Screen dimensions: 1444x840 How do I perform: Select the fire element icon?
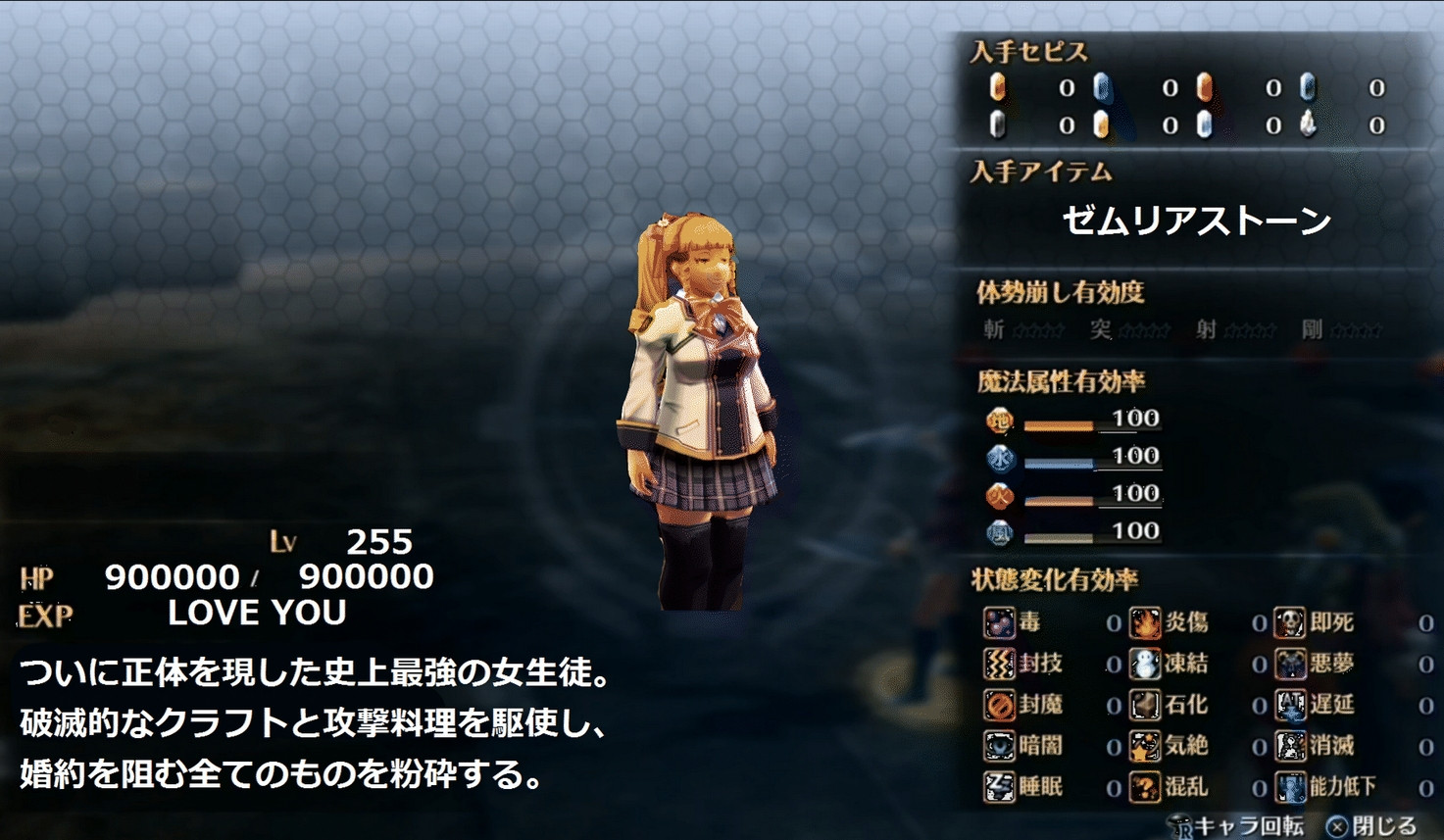(x=999, y=496)
